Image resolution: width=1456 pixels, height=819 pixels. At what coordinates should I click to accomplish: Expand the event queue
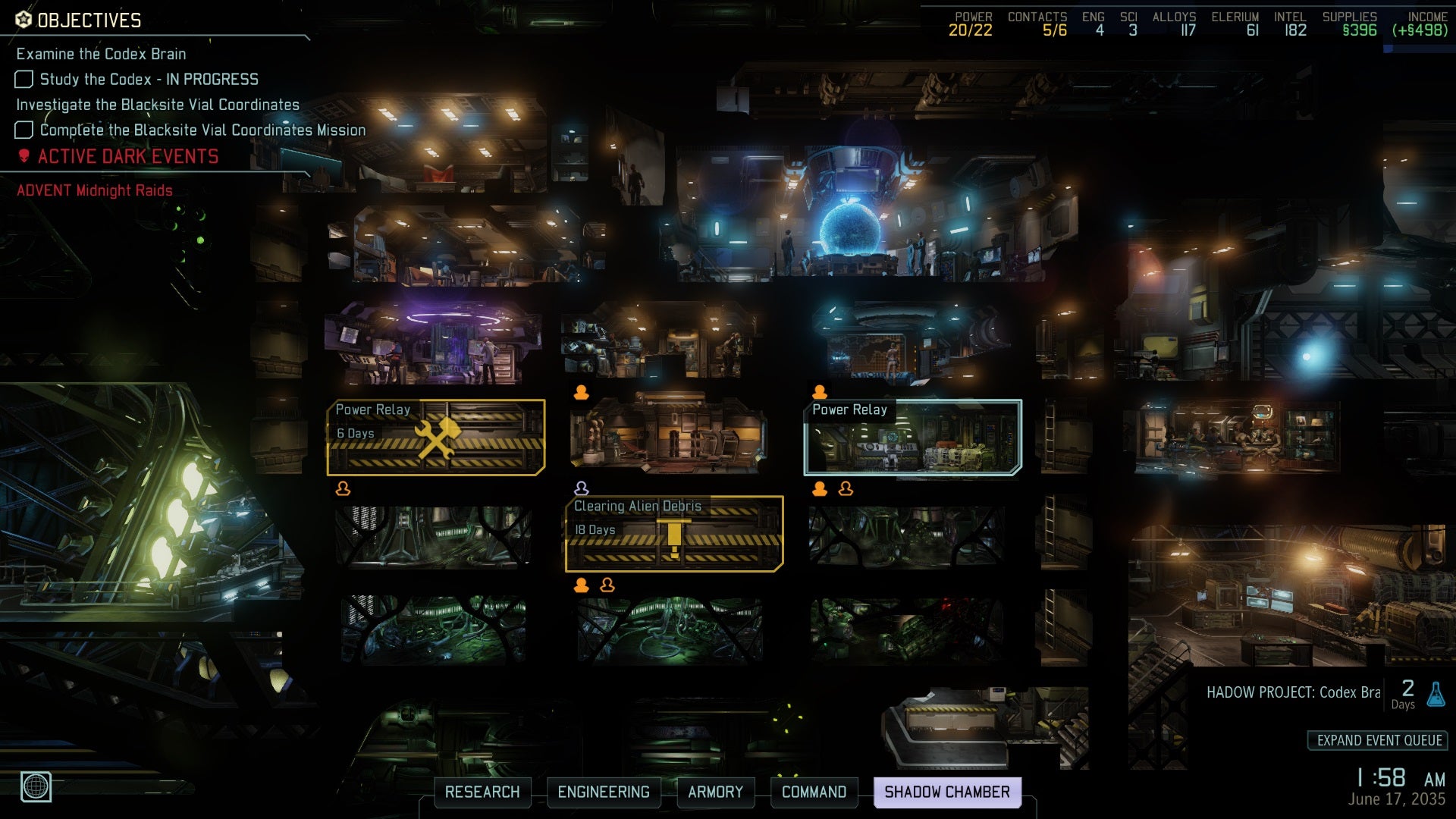pyautogui.click(x=1379, y=741)
